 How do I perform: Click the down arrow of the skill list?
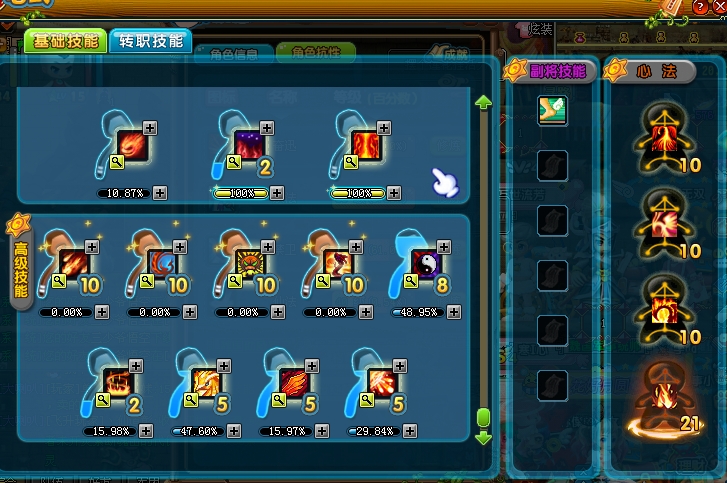point(483,437)
